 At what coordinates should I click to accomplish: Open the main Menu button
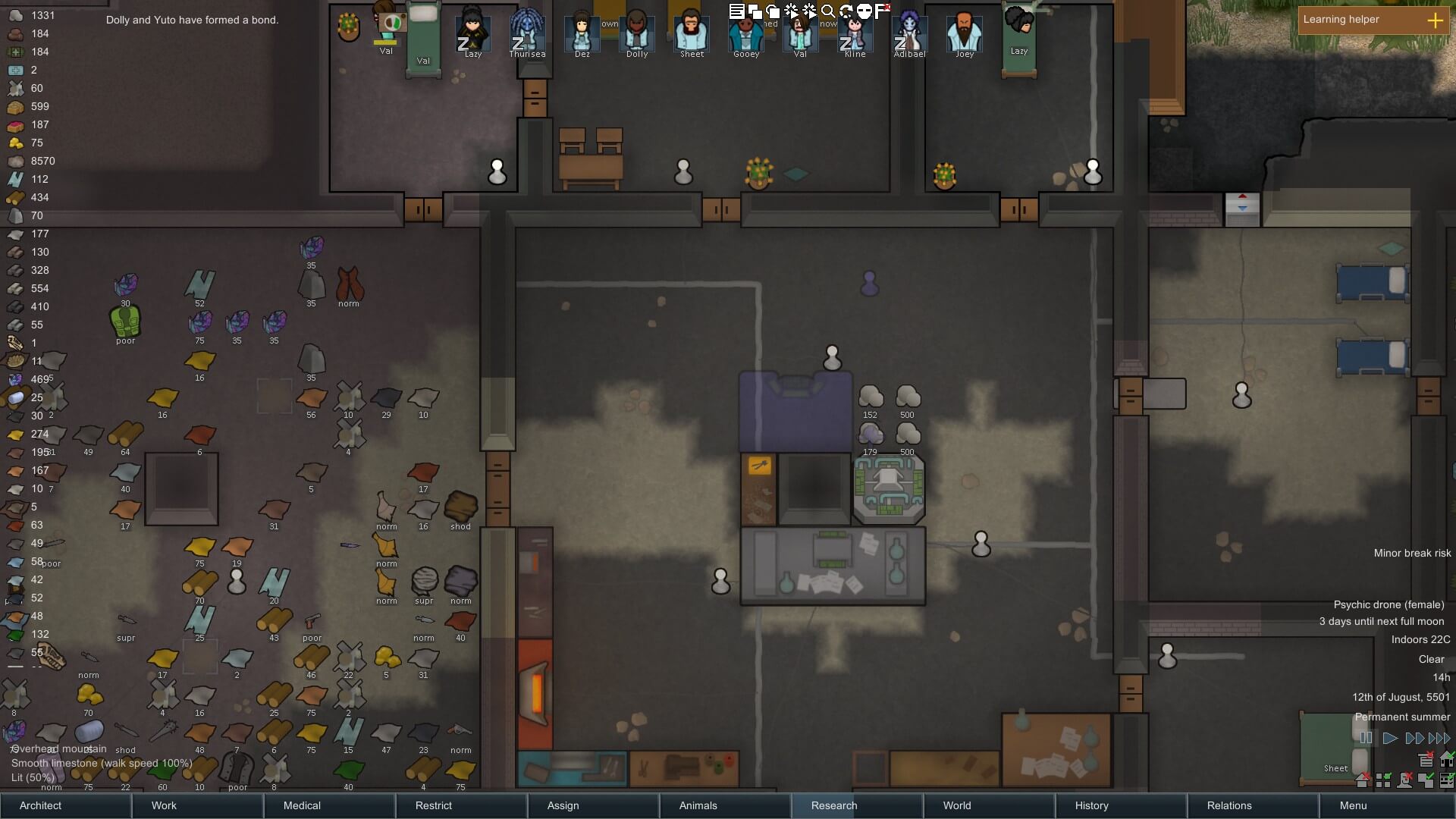point(1354,805)
